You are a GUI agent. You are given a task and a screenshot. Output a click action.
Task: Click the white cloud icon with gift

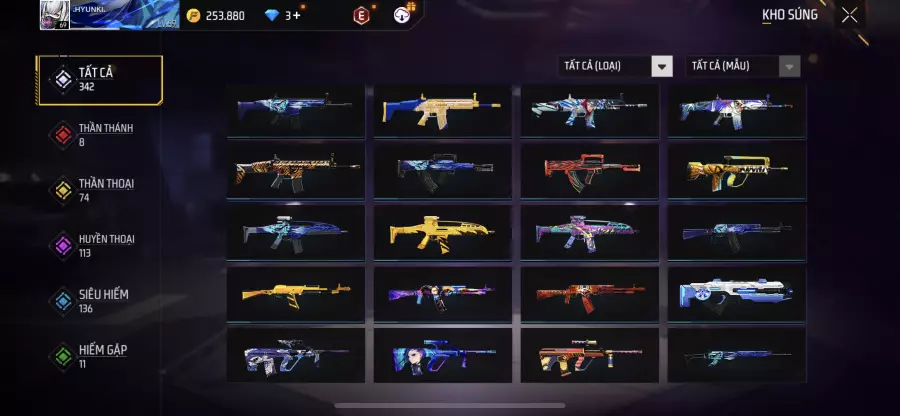pyautogui.click(x=402, y=15)
